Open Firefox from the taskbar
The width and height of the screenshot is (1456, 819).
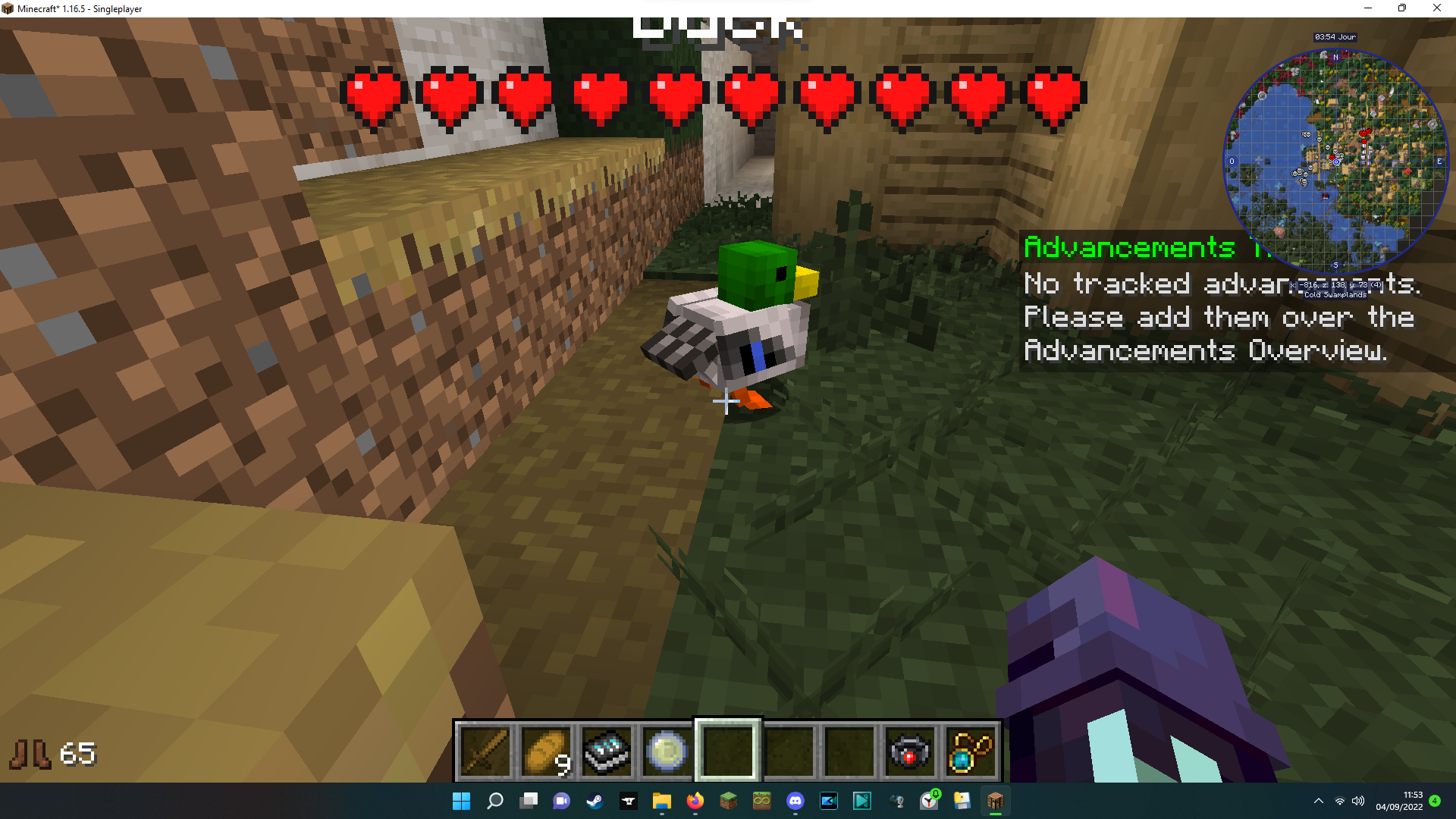point(695,801)
